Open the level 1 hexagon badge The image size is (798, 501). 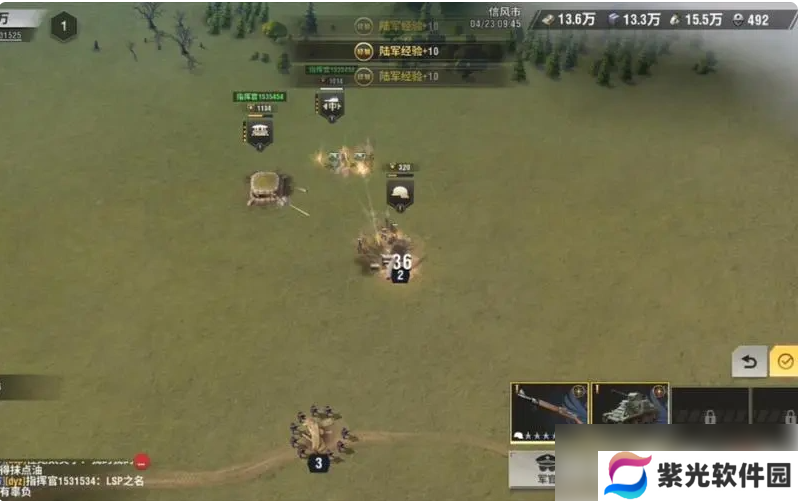point(64,26)
